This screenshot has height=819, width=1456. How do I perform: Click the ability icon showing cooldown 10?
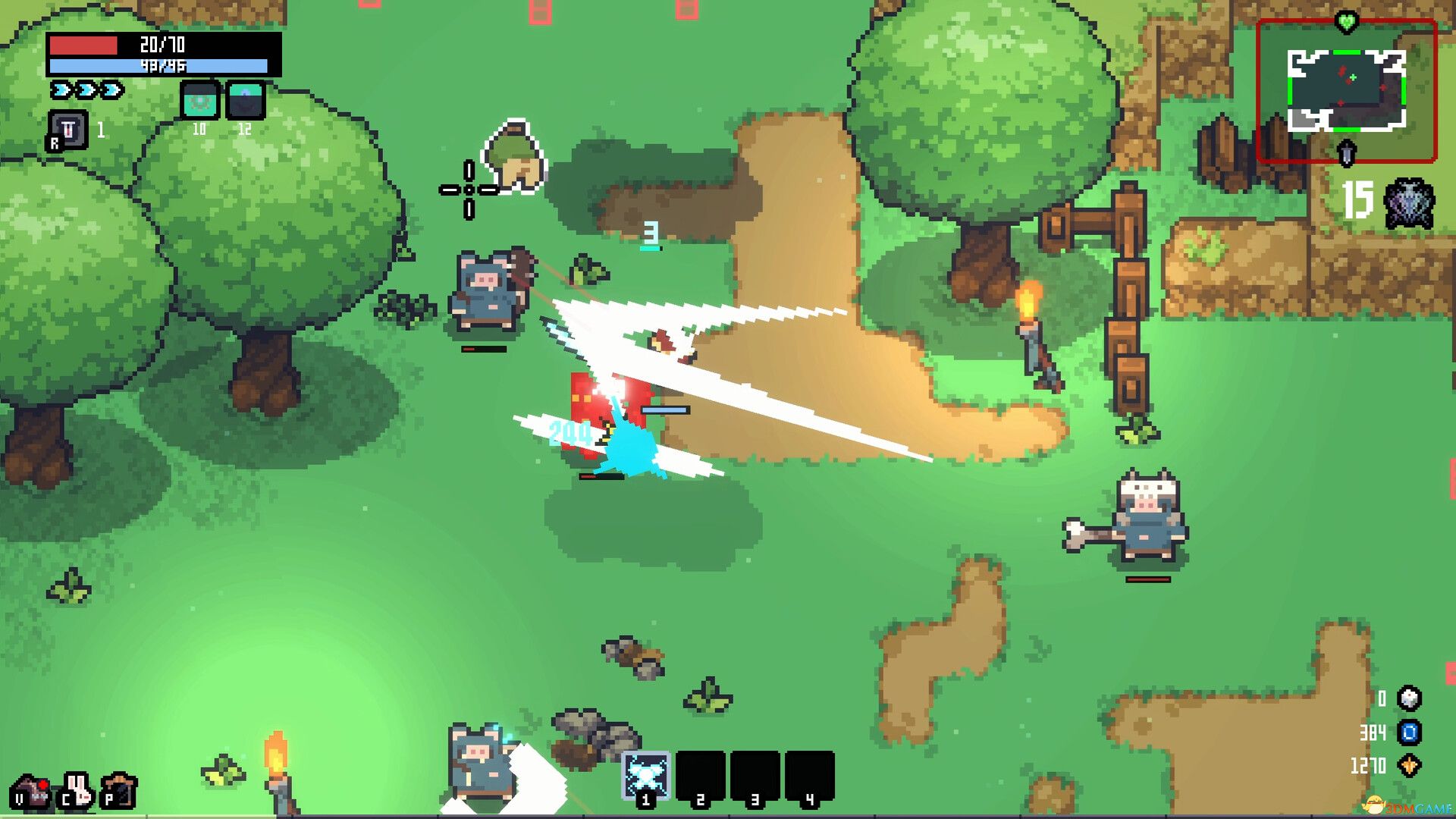pos(199,99)
